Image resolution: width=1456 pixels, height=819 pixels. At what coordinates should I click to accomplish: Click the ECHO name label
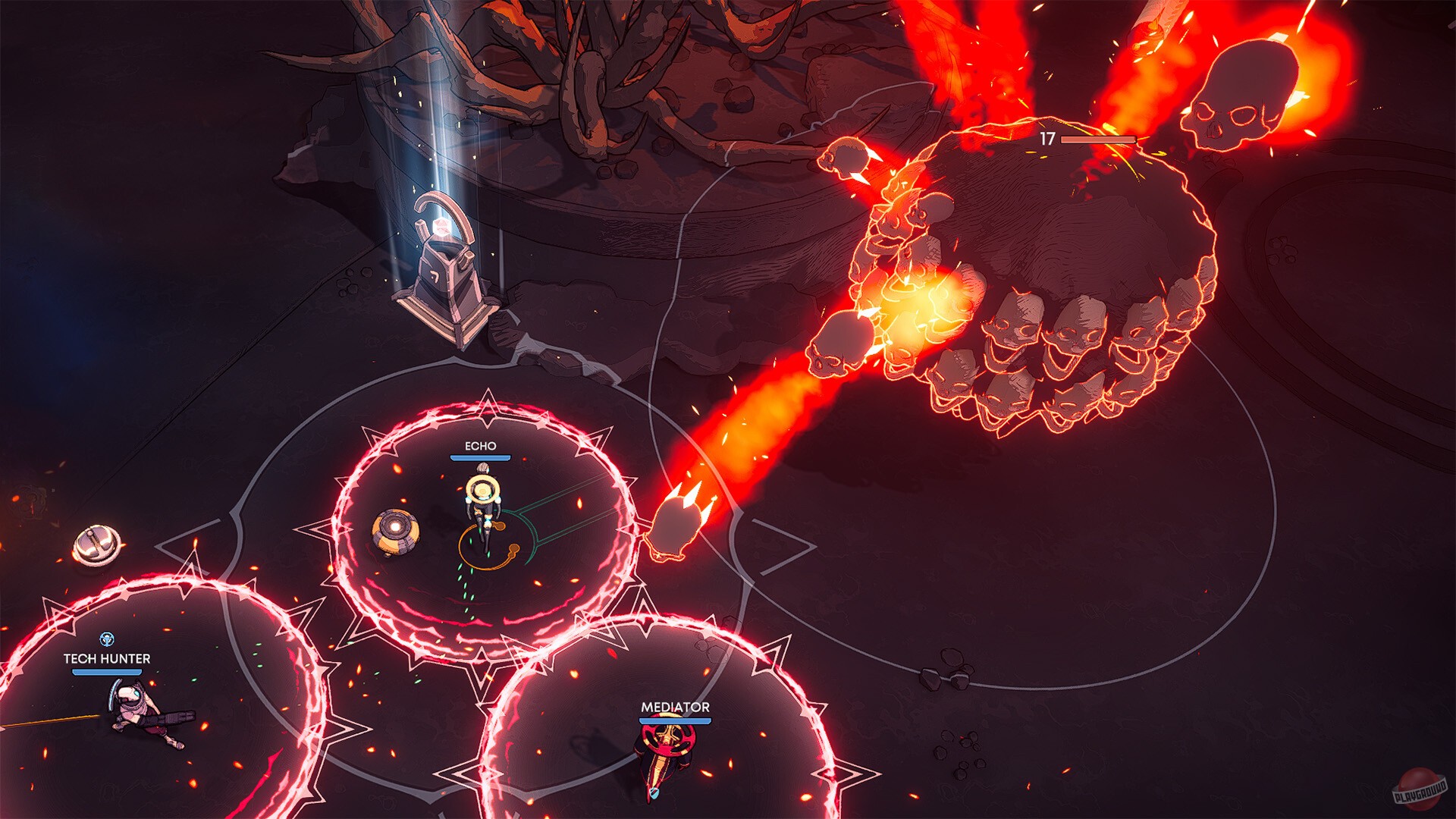pos(481,447)
